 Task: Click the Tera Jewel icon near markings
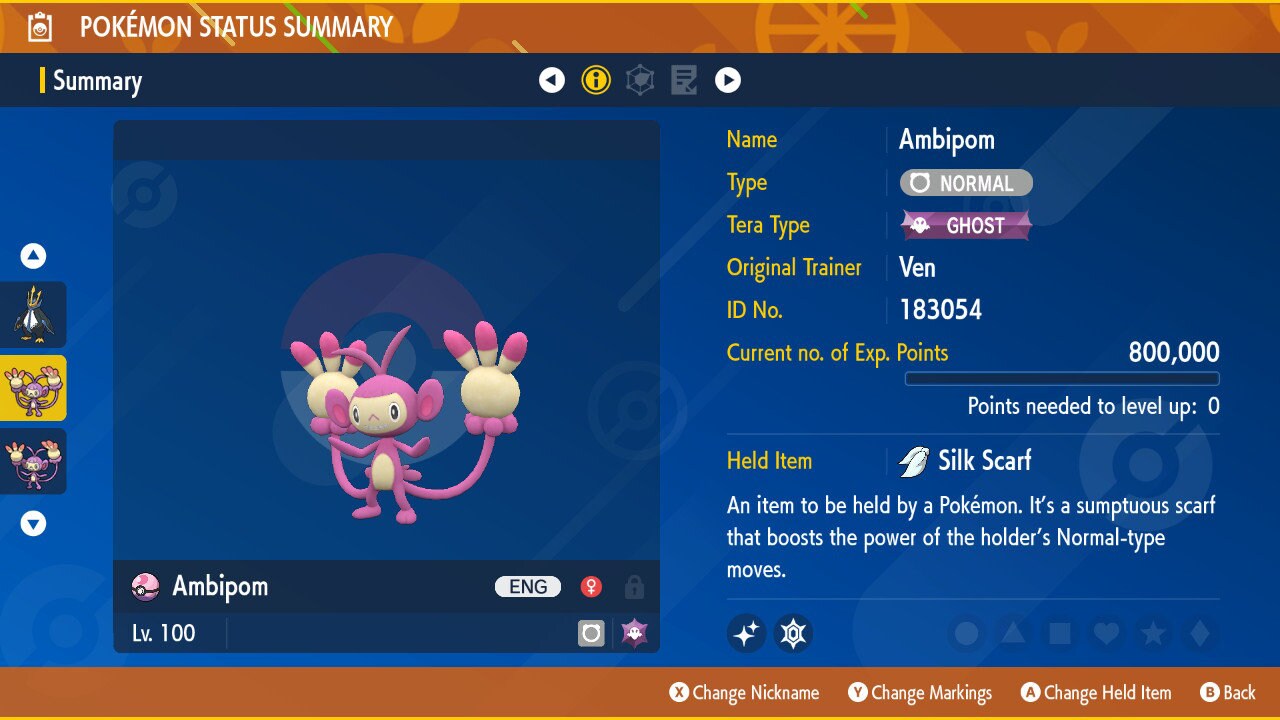(793, 633)
